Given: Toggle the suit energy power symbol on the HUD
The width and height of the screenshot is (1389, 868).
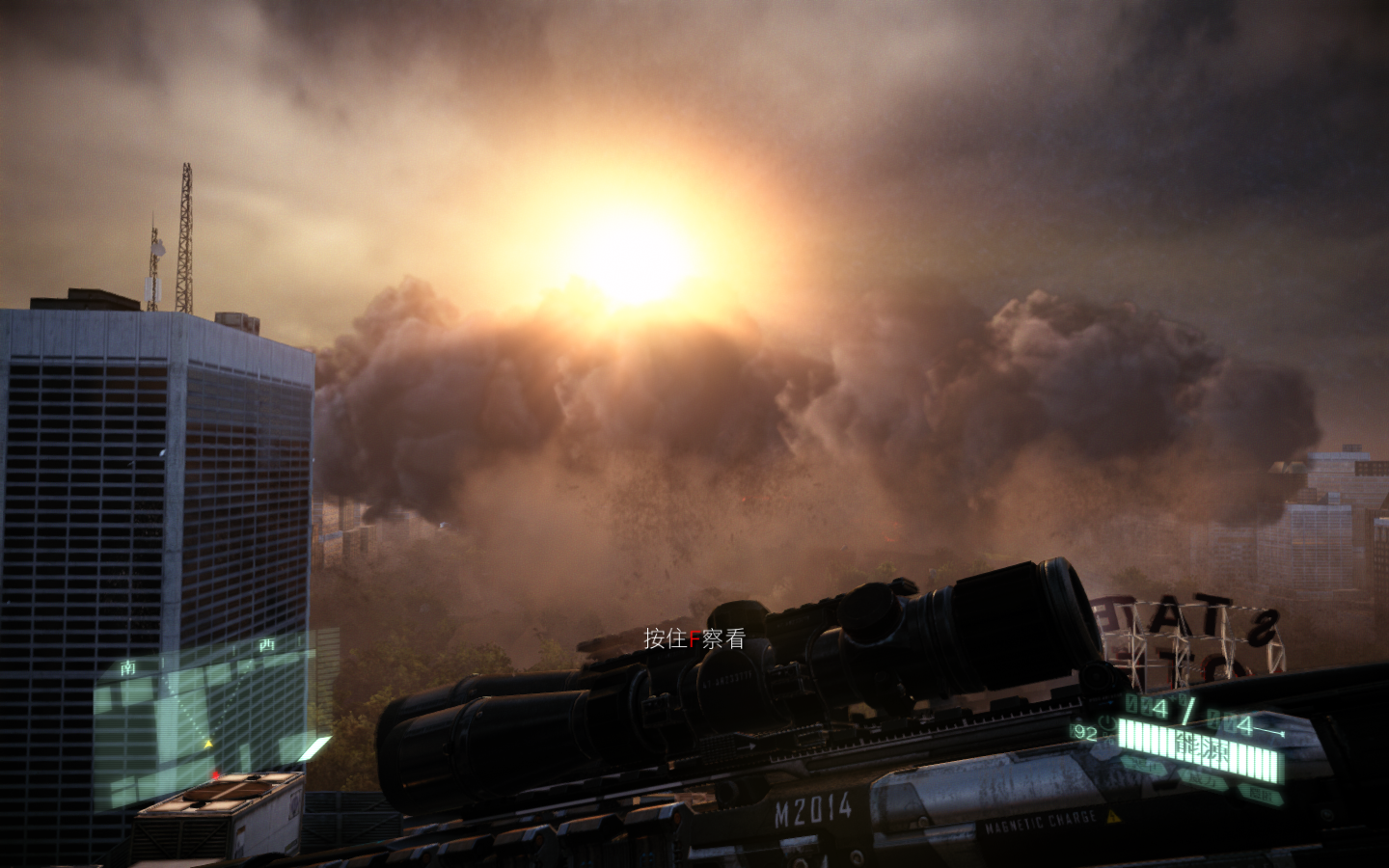Looking at the screenshot, I should click(1106, 722).
